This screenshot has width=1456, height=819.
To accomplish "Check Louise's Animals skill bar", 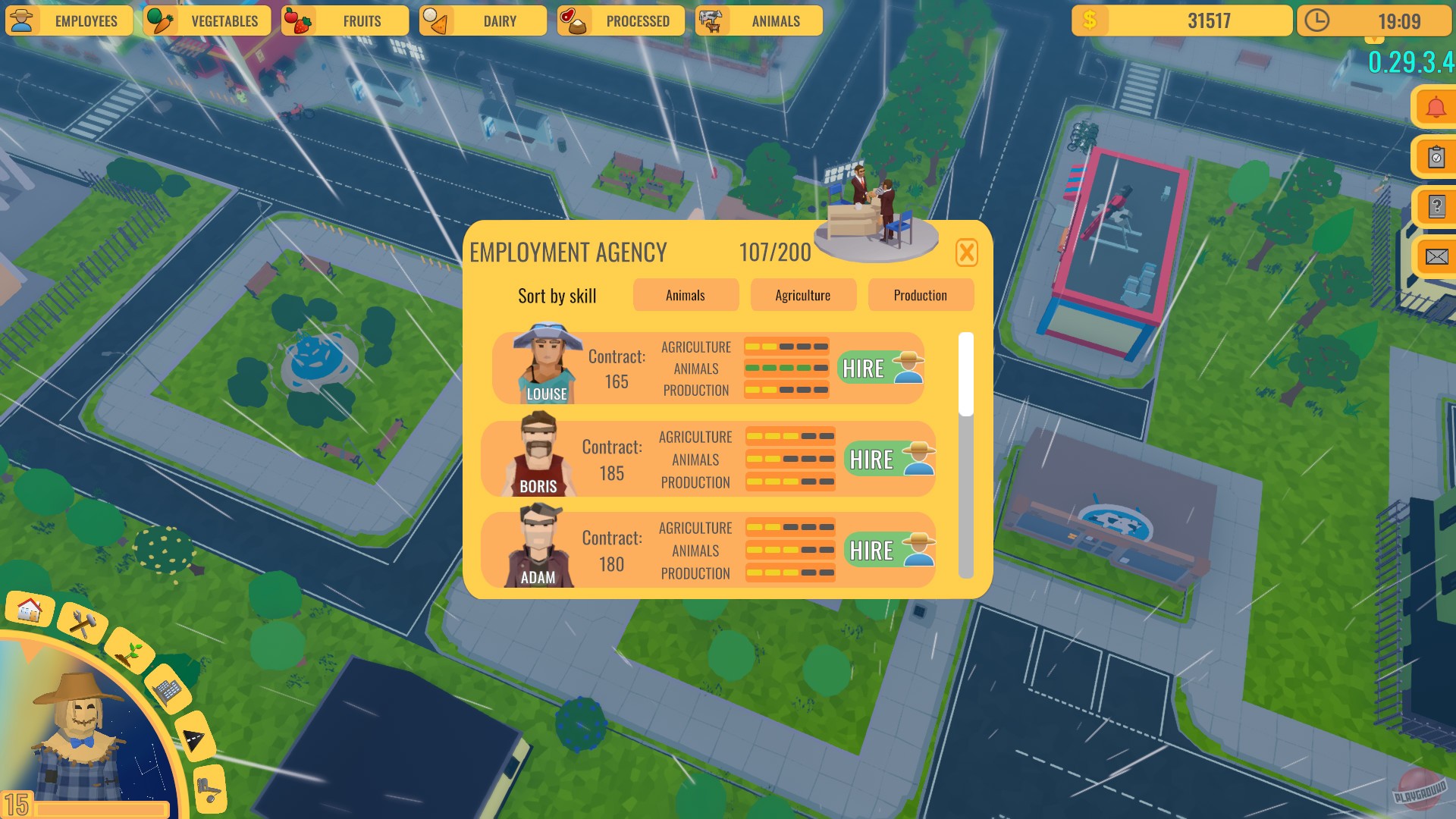I will pos(786,369).
